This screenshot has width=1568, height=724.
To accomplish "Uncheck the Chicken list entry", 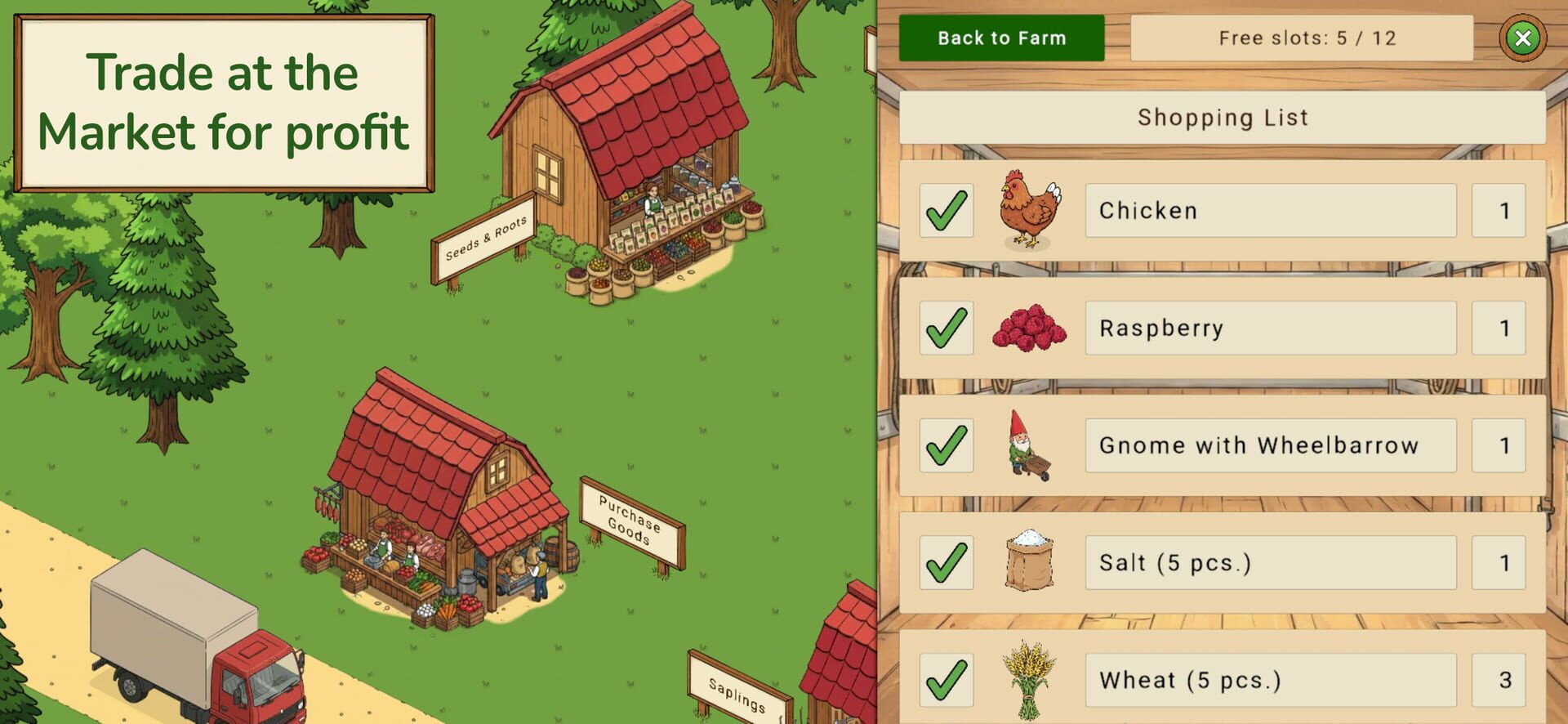I will click(x=946, y=210).
